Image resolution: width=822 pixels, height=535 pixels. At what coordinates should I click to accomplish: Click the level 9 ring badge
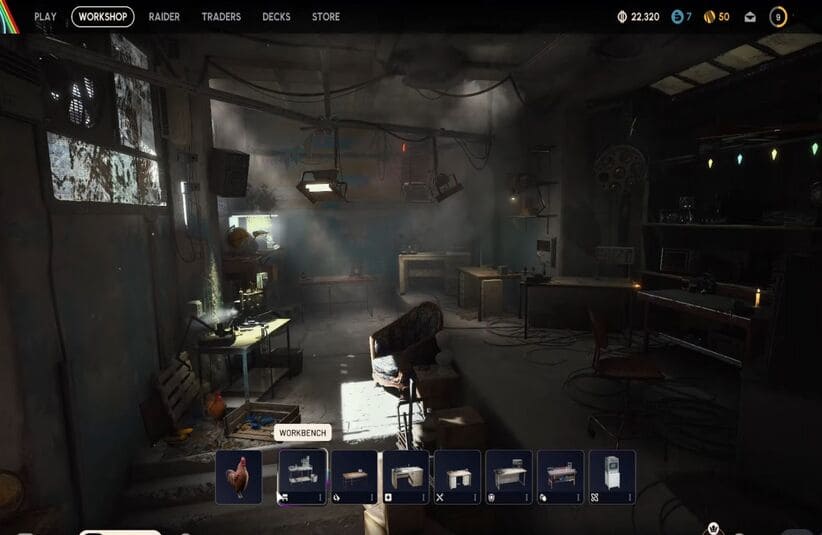click(x=778, y=17)
